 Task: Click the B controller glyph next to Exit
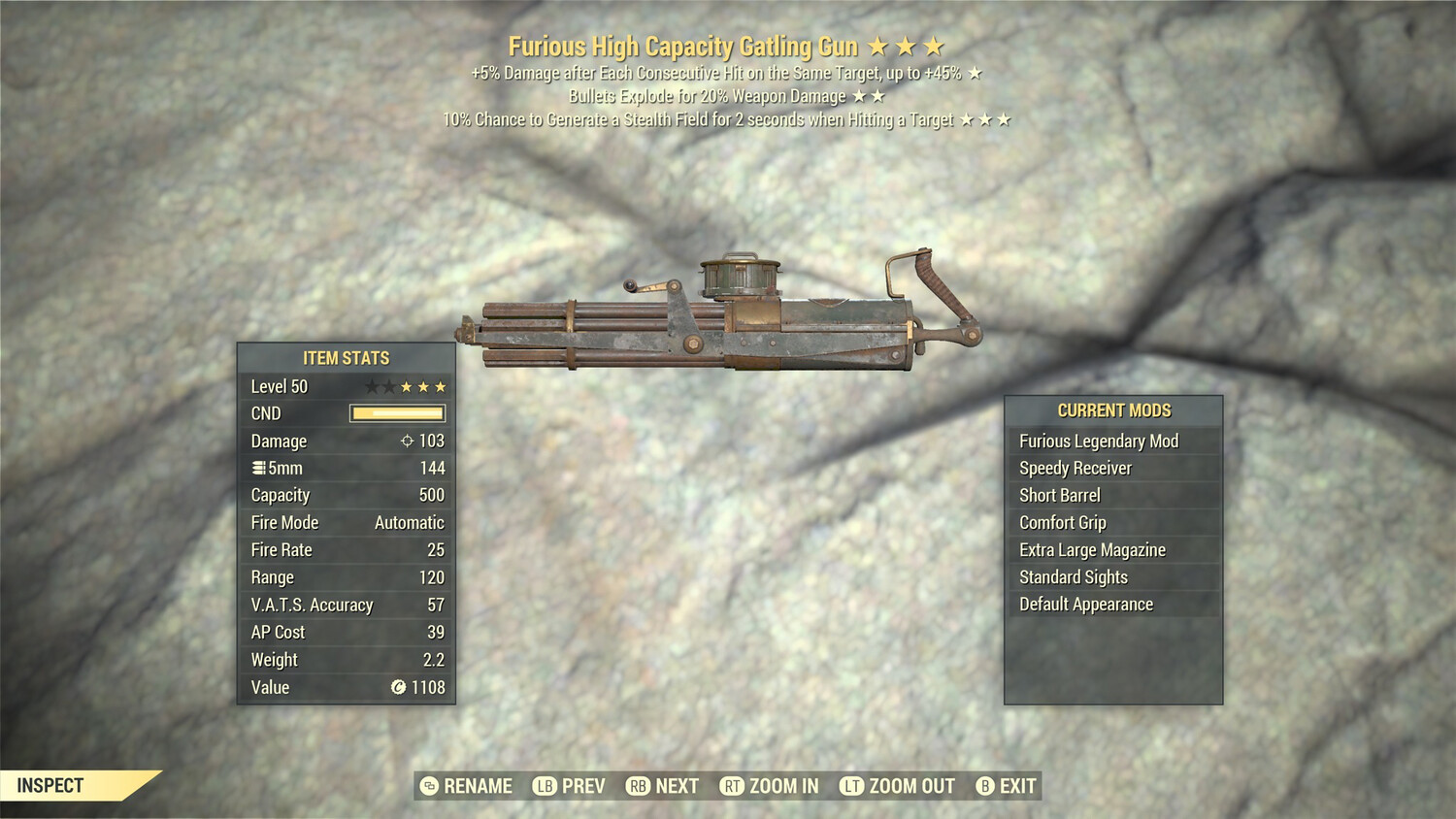point(985,786)
